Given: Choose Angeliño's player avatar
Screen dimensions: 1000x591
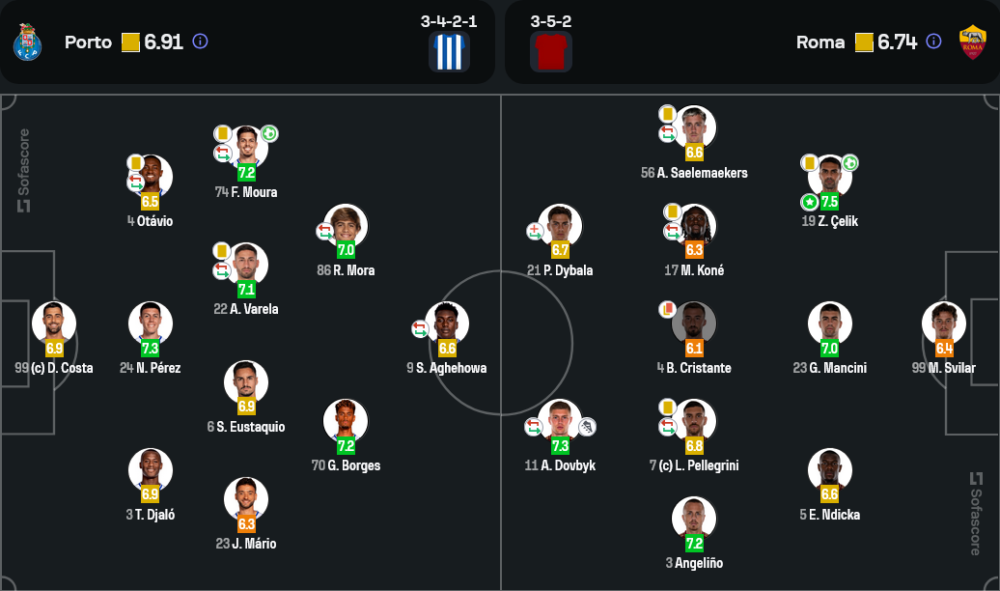Looking at the screenshot, I should (x=694, y=519).
